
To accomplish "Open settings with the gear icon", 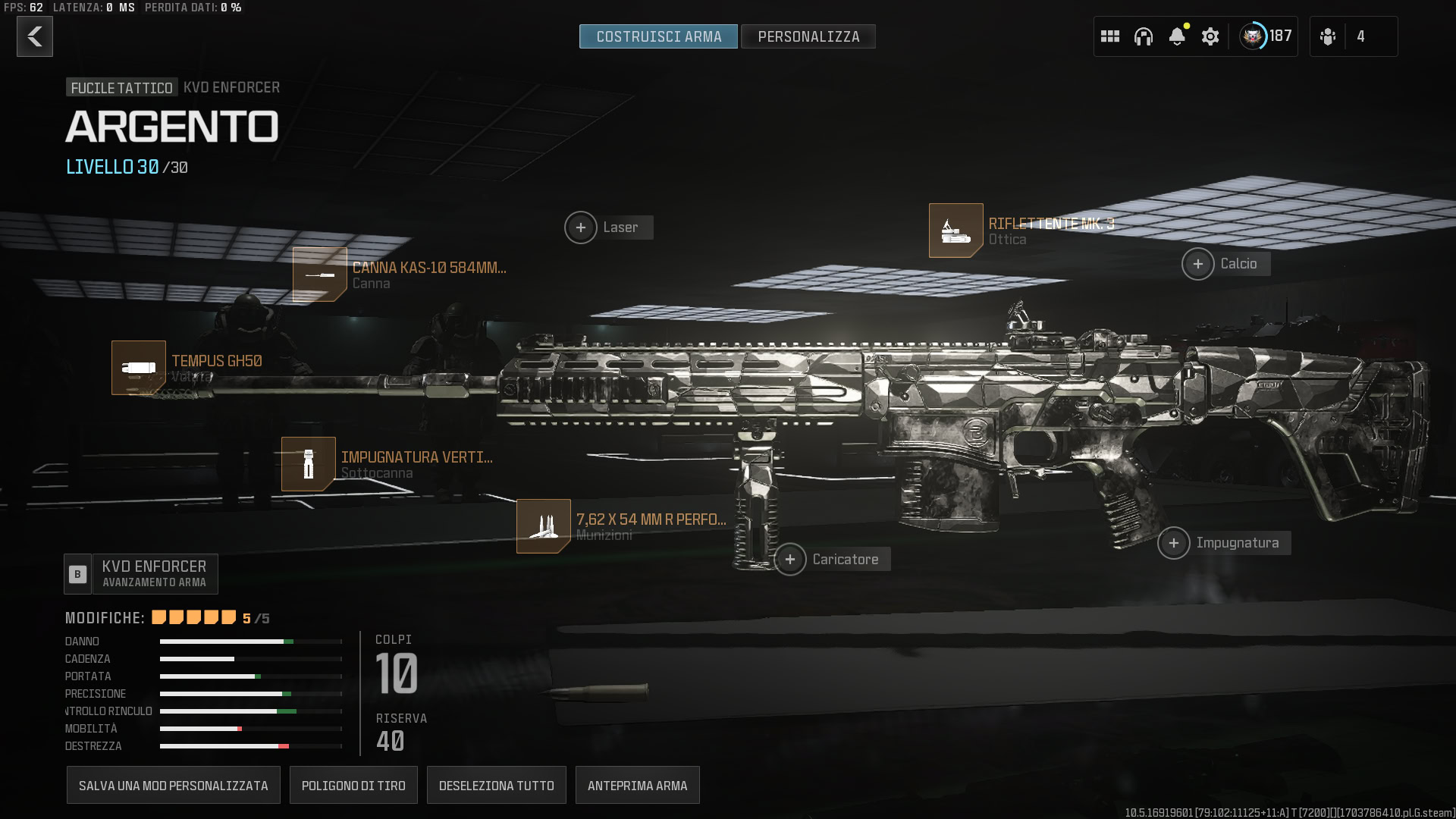I will [1210, 36].
